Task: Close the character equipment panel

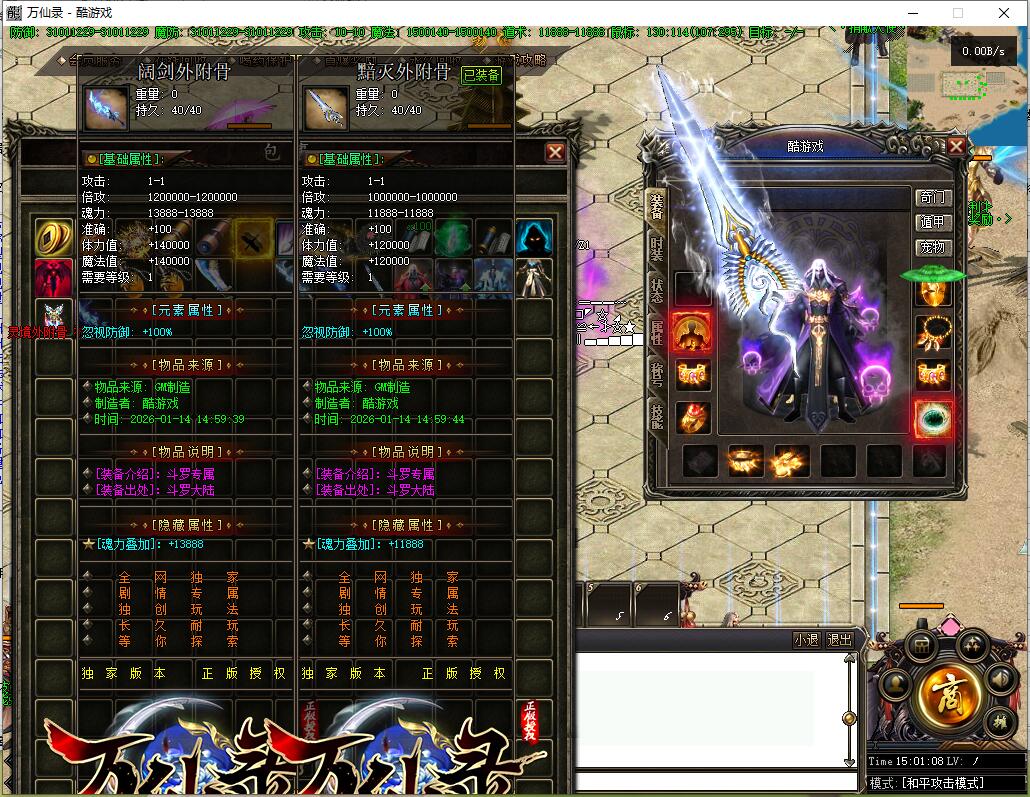Action: pyautogui.click(x=956, y=147)
